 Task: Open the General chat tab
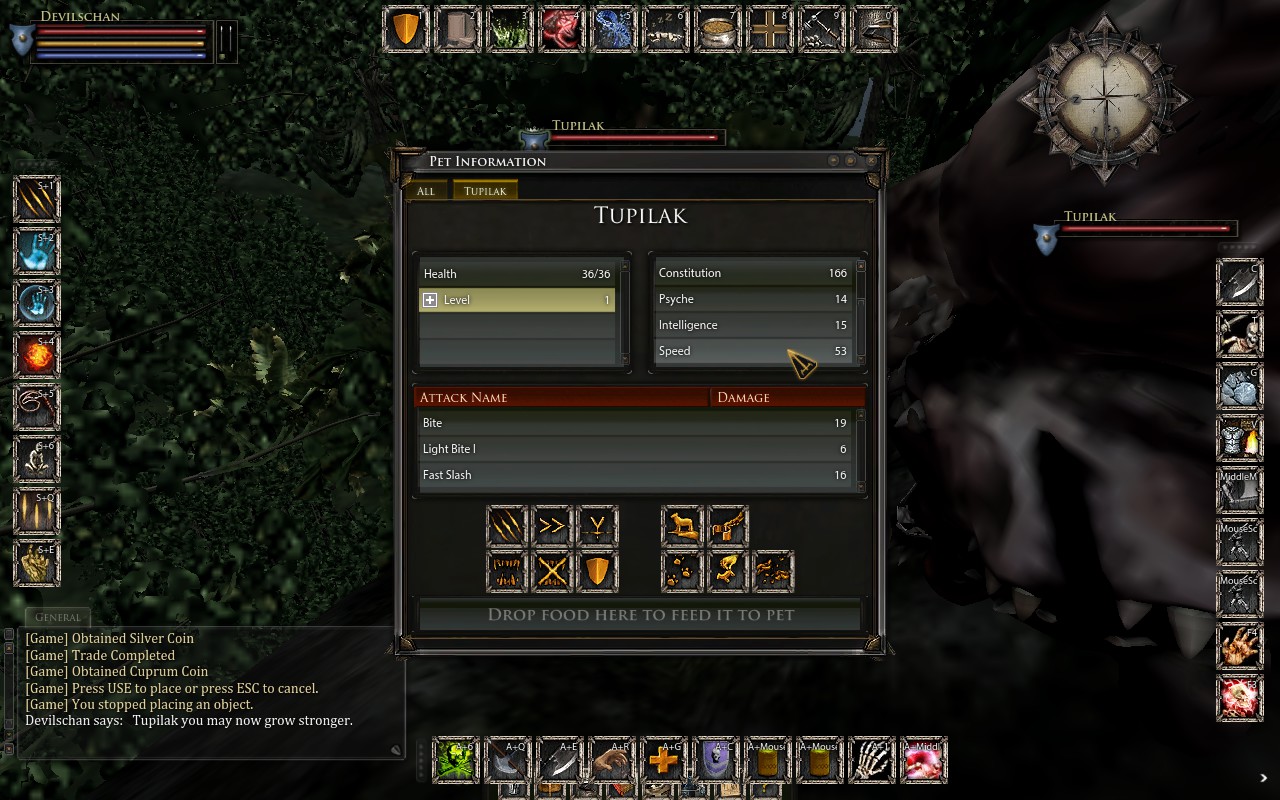57,617
